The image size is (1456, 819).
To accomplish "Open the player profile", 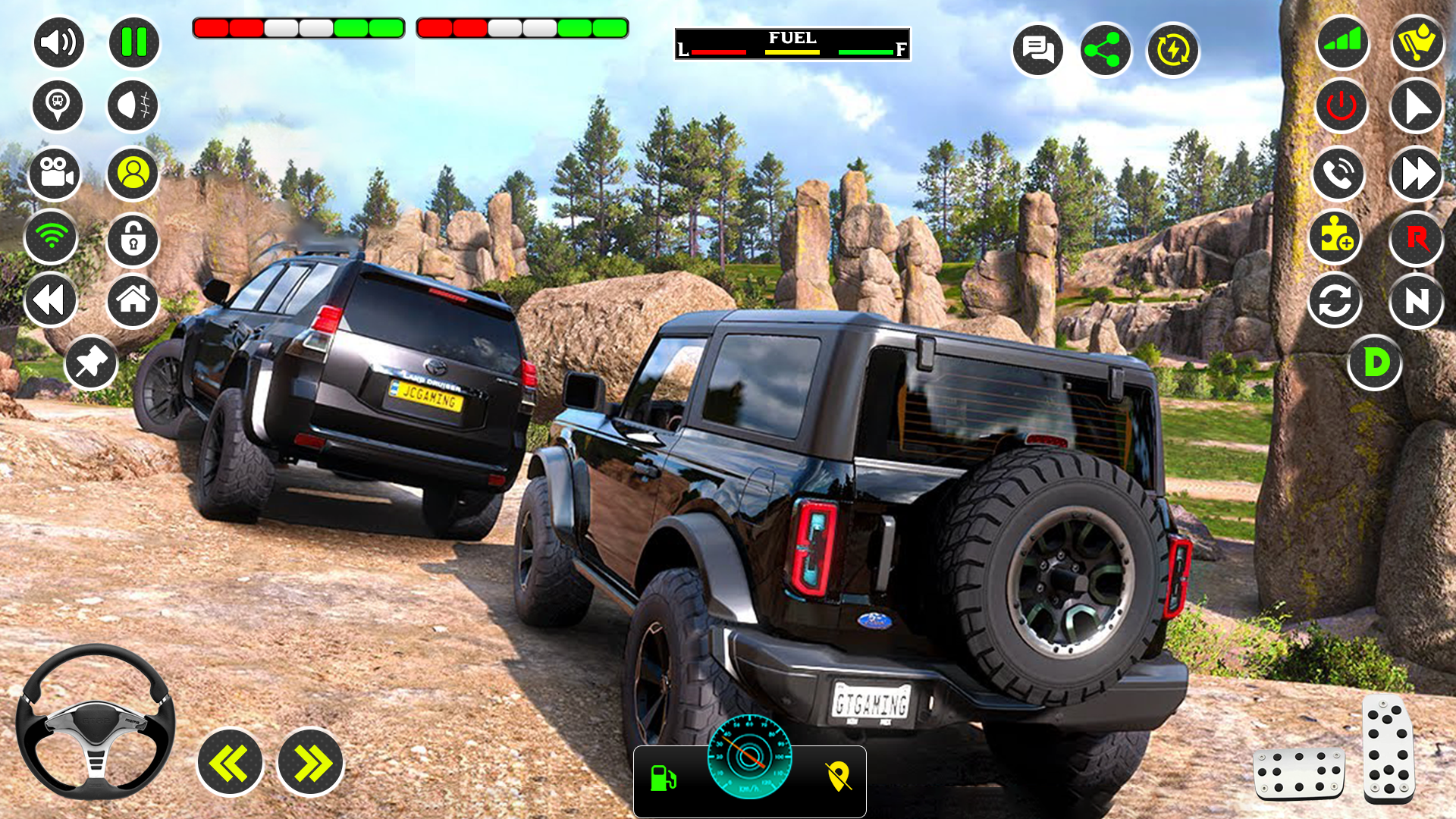I will point(133,174).
